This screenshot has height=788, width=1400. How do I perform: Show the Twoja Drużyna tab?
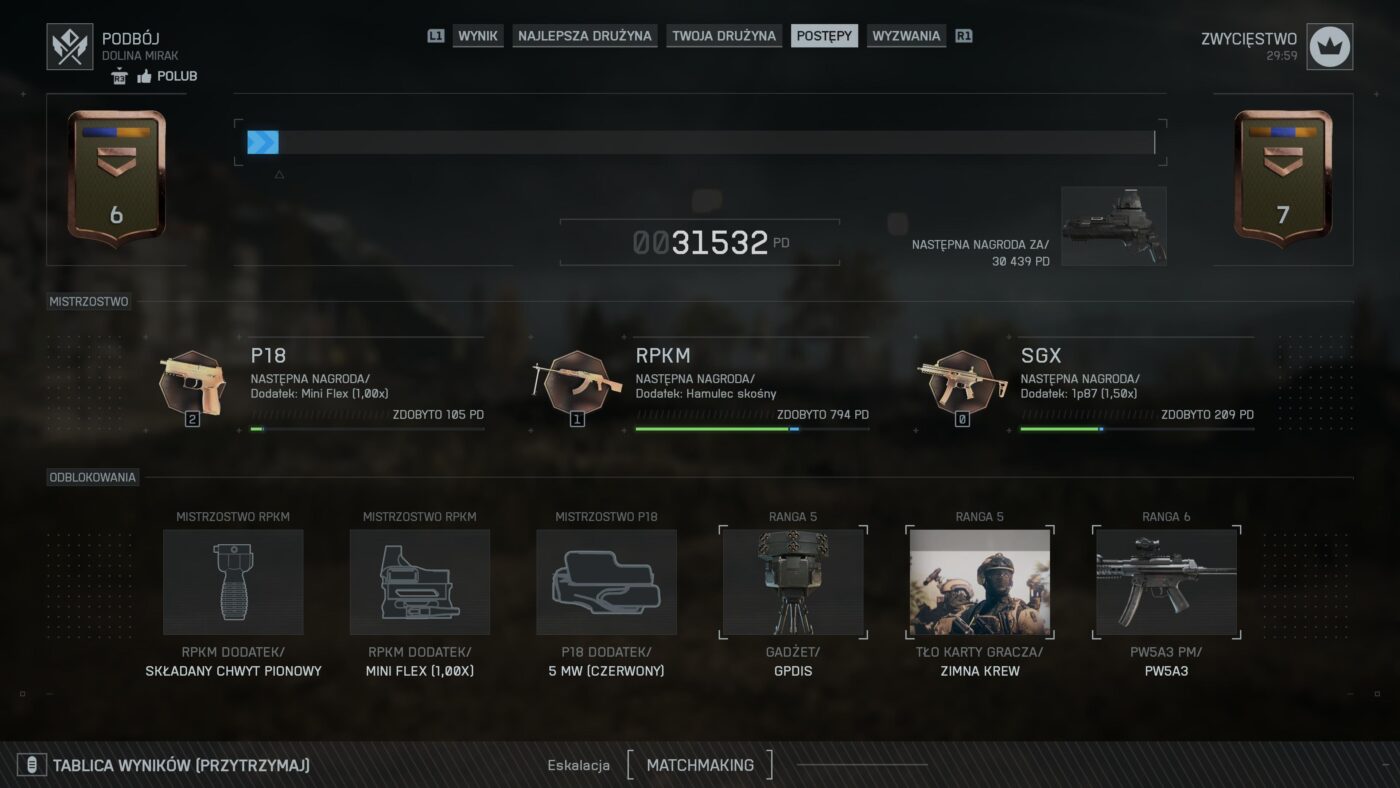click(x=724, y=36)
